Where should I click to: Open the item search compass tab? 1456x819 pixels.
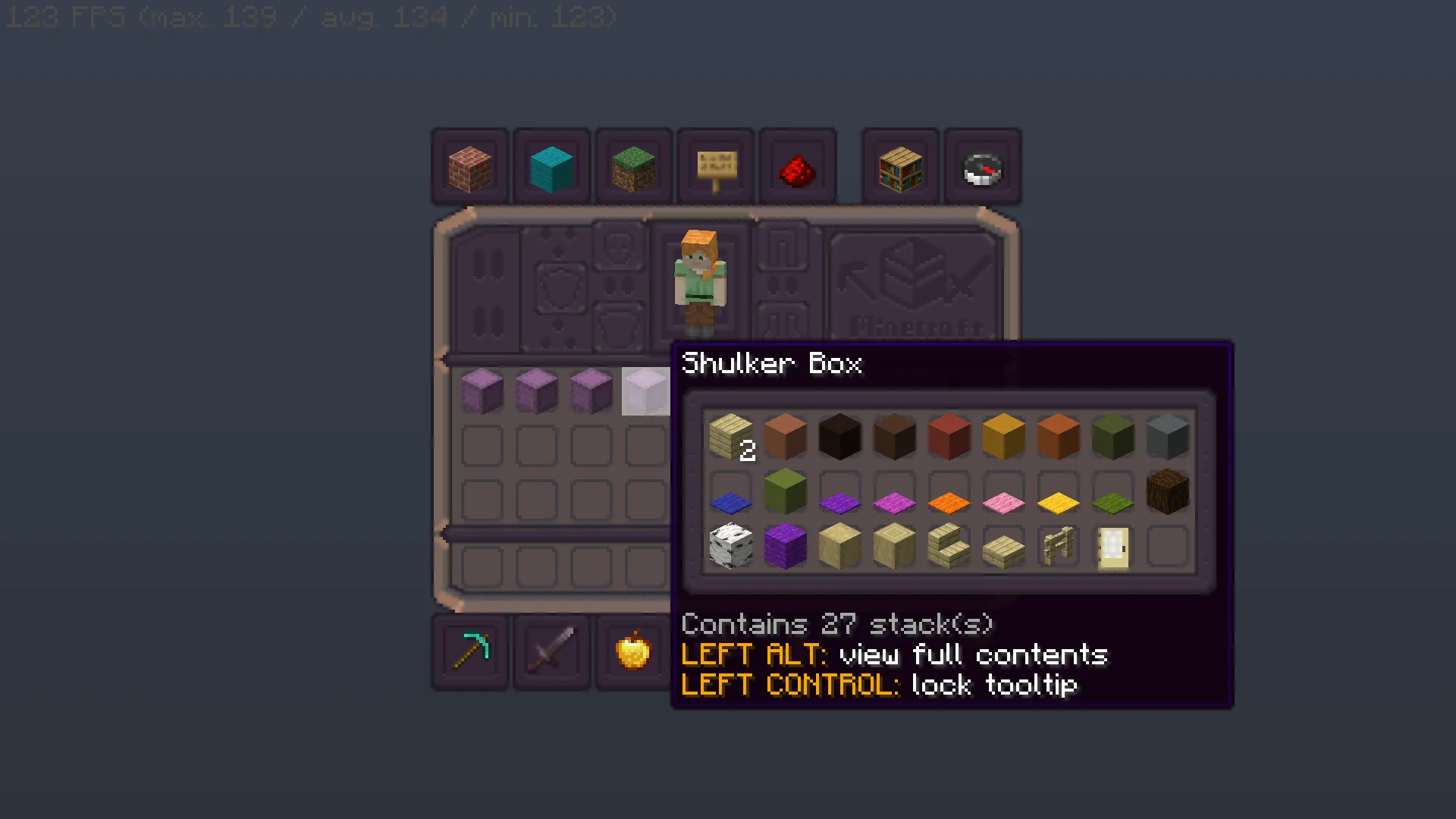click(983, 165)
